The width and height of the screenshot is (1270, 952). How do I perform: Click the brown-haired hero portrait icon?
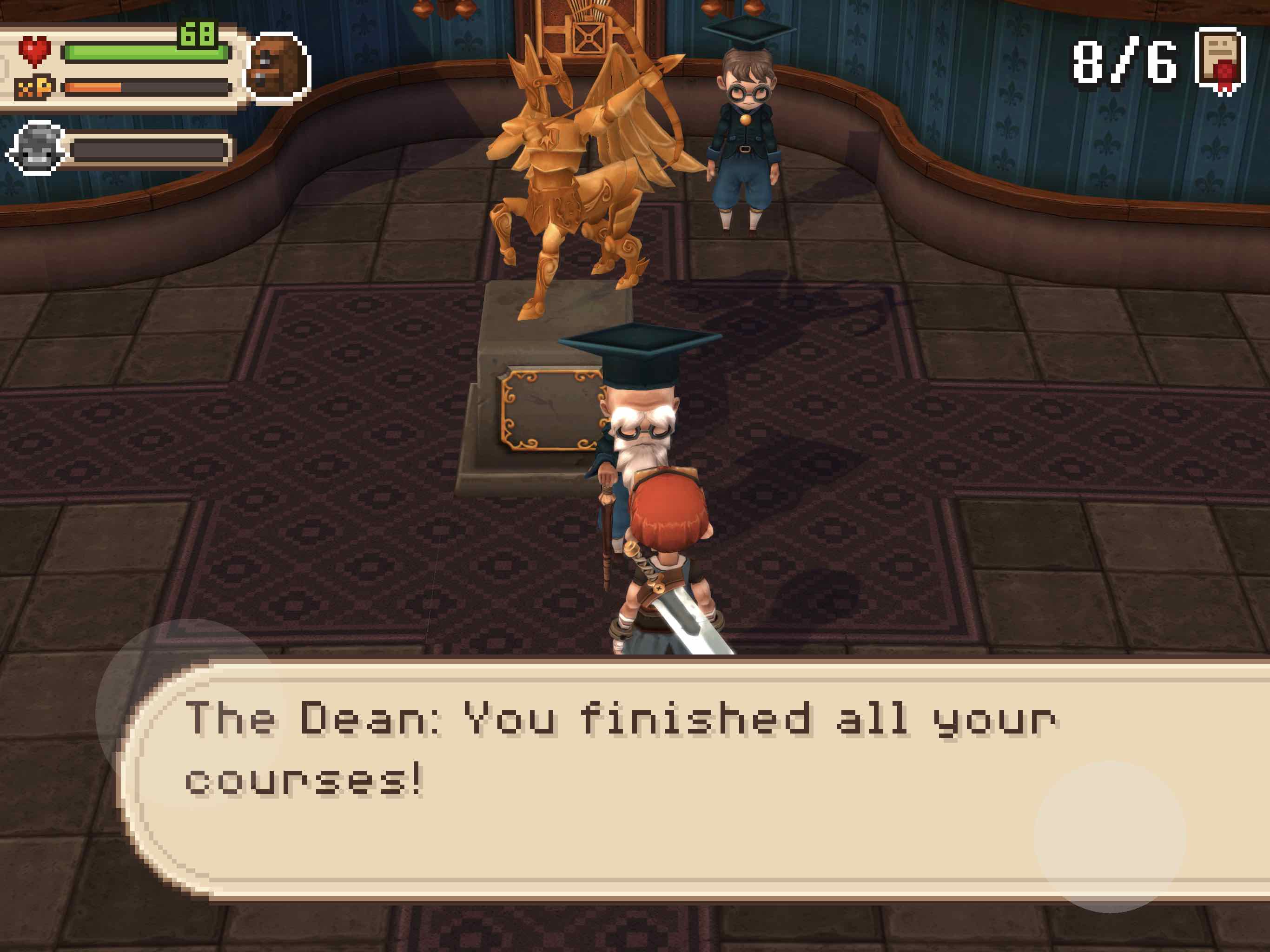click(278, 67)
